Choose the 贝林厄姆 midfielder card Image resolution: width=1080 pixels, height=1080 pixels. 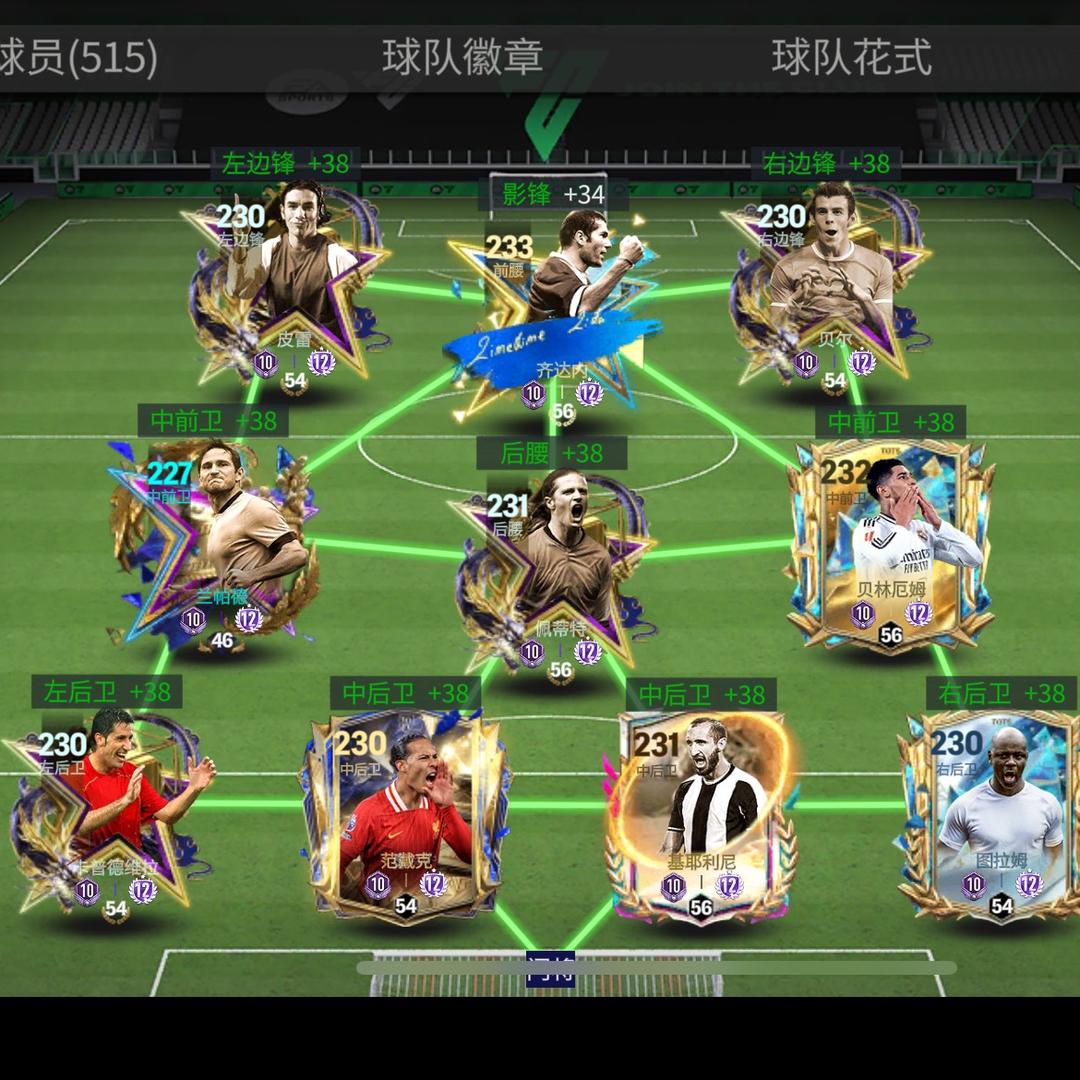click(x=890, y=545)
